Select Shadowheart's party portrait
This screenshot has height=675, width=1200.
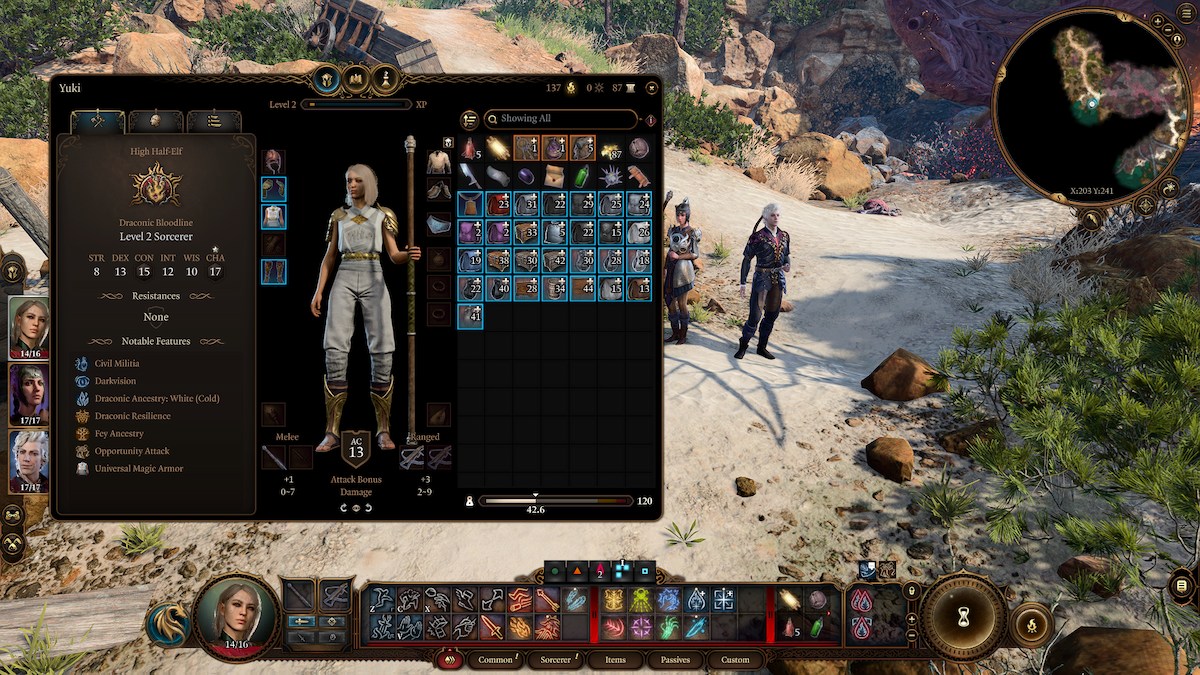coord(29,393)
